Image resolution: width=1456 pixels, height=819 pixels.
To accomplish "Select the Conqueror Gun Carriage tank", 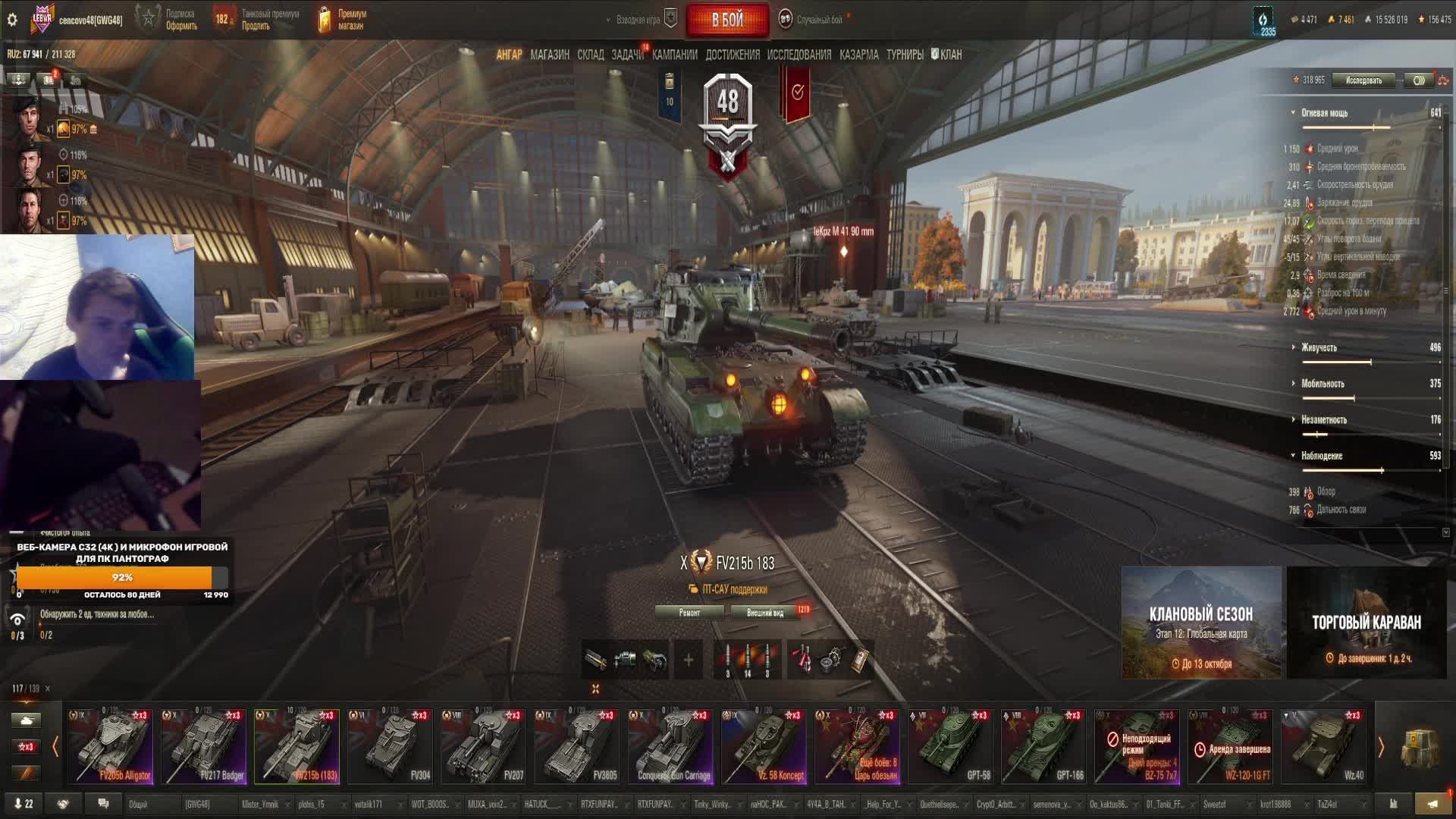I will (x=670, y=746).
